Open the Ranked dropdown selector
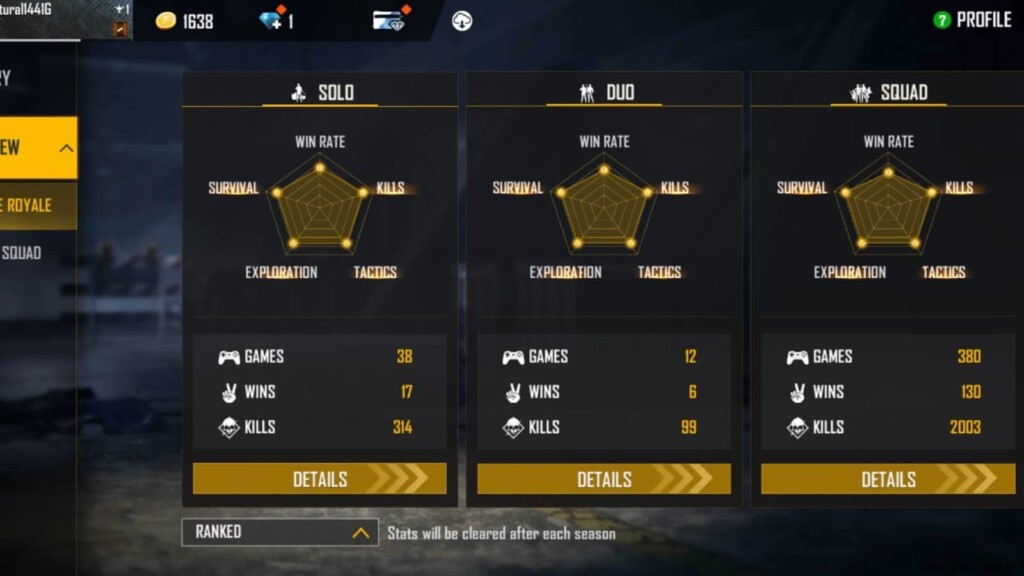Viewport: 1024px width, 576px height. pyautogui.click(x=280, y=532)
